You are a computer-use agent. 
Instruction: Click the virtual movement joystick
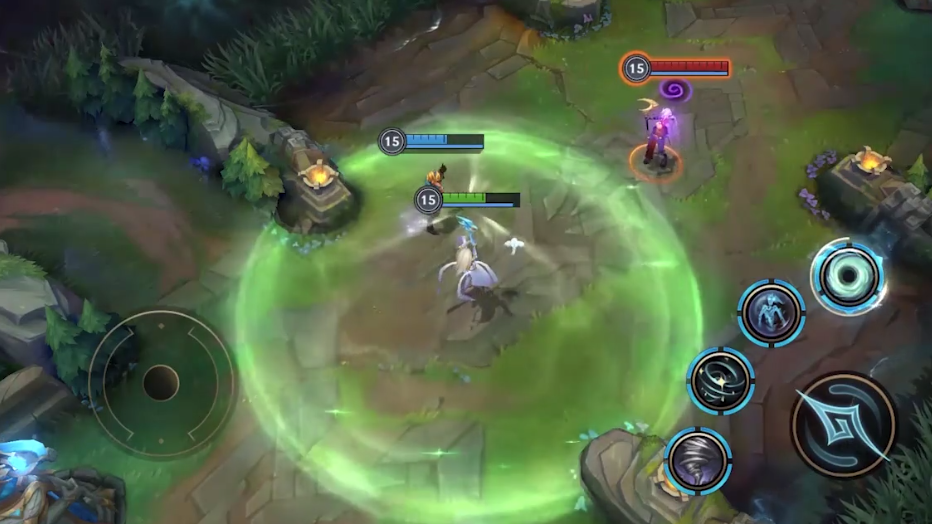coord(161,382)
